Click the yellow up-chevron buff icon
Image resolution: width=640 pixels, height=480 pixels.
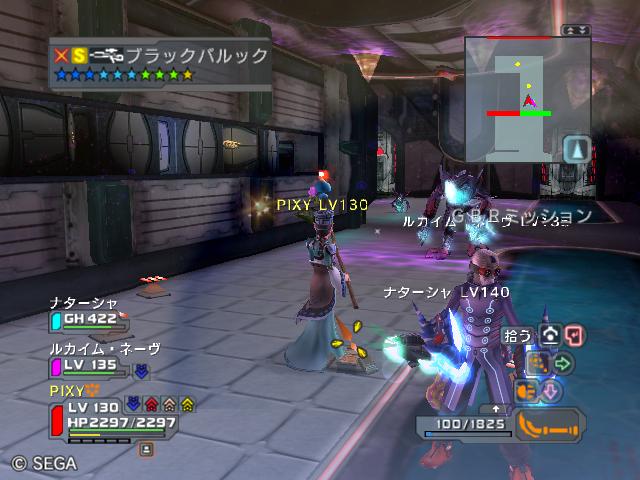pyautogui.click(x=187, y=405)
